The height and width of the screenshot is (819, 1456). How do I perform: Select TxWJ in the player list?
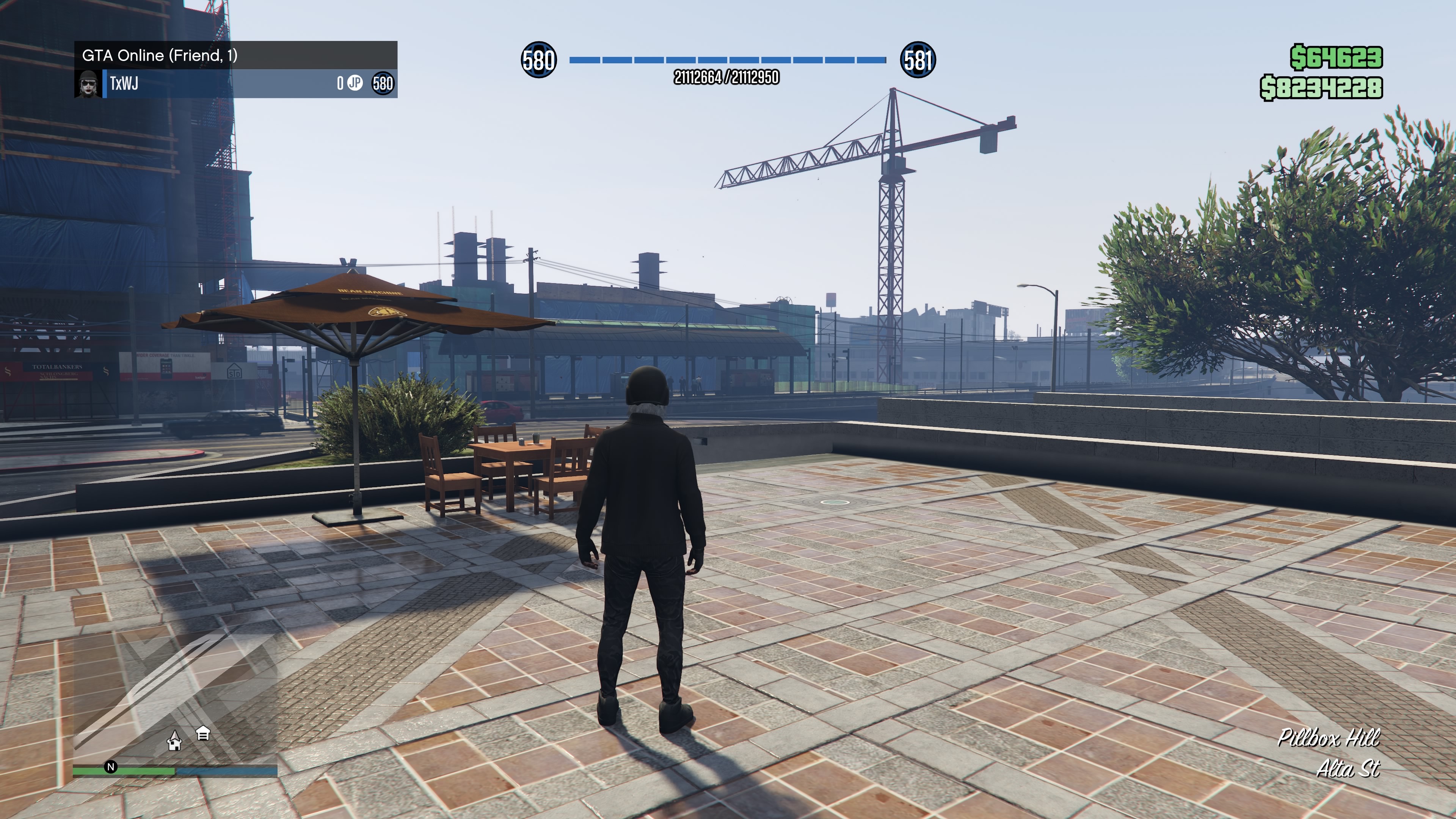[124, 84]
